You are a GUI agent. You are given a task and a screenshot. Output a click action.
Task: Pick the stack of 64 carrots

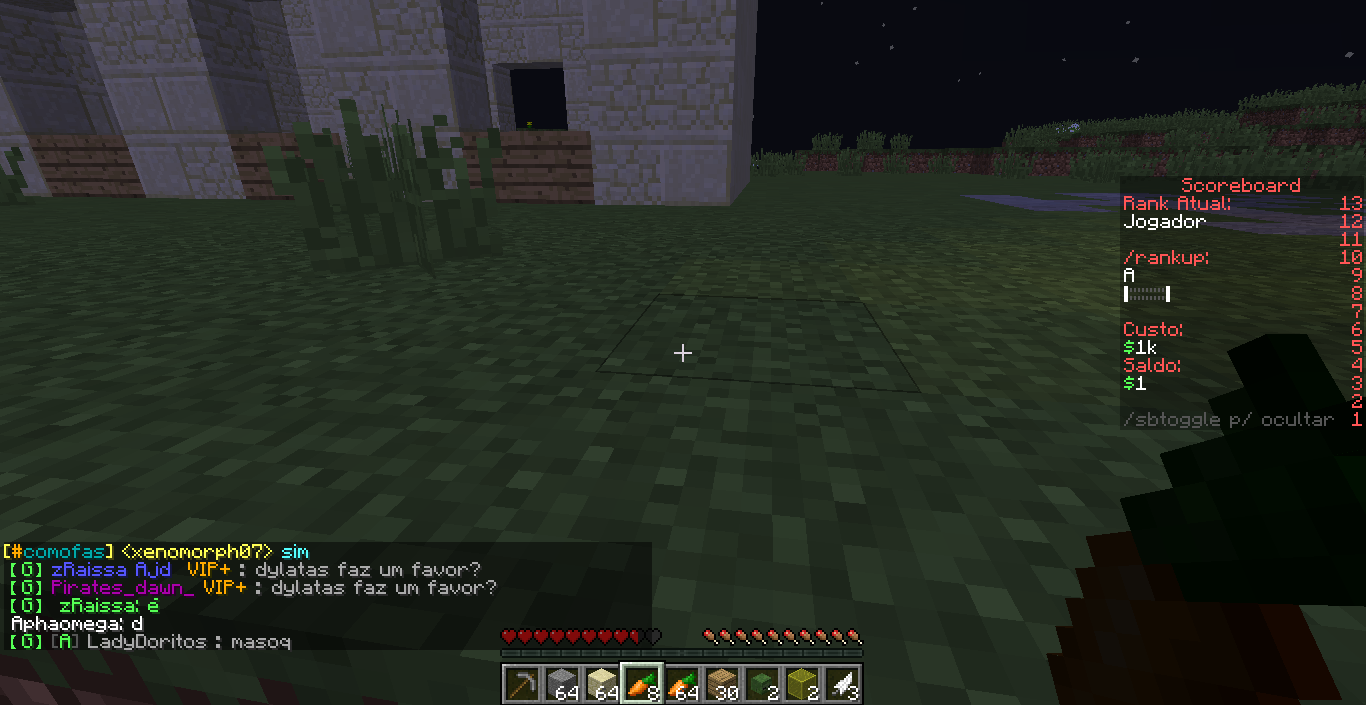click(x=681, y=685)
